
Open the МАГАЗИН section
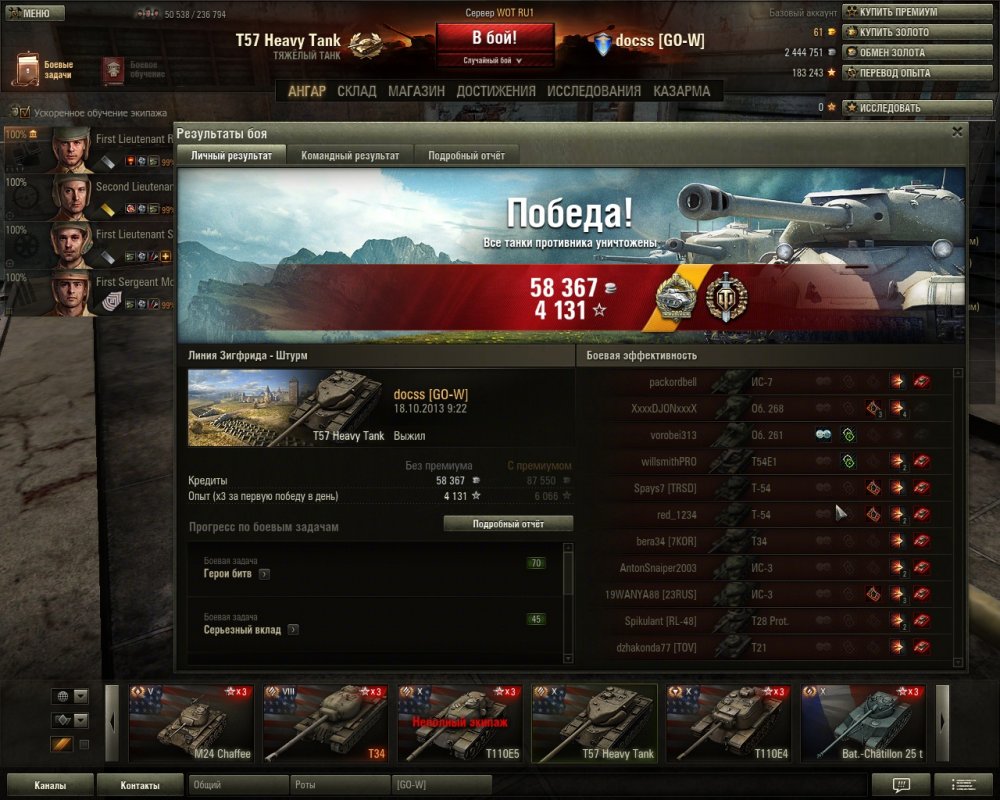point(416,91)
